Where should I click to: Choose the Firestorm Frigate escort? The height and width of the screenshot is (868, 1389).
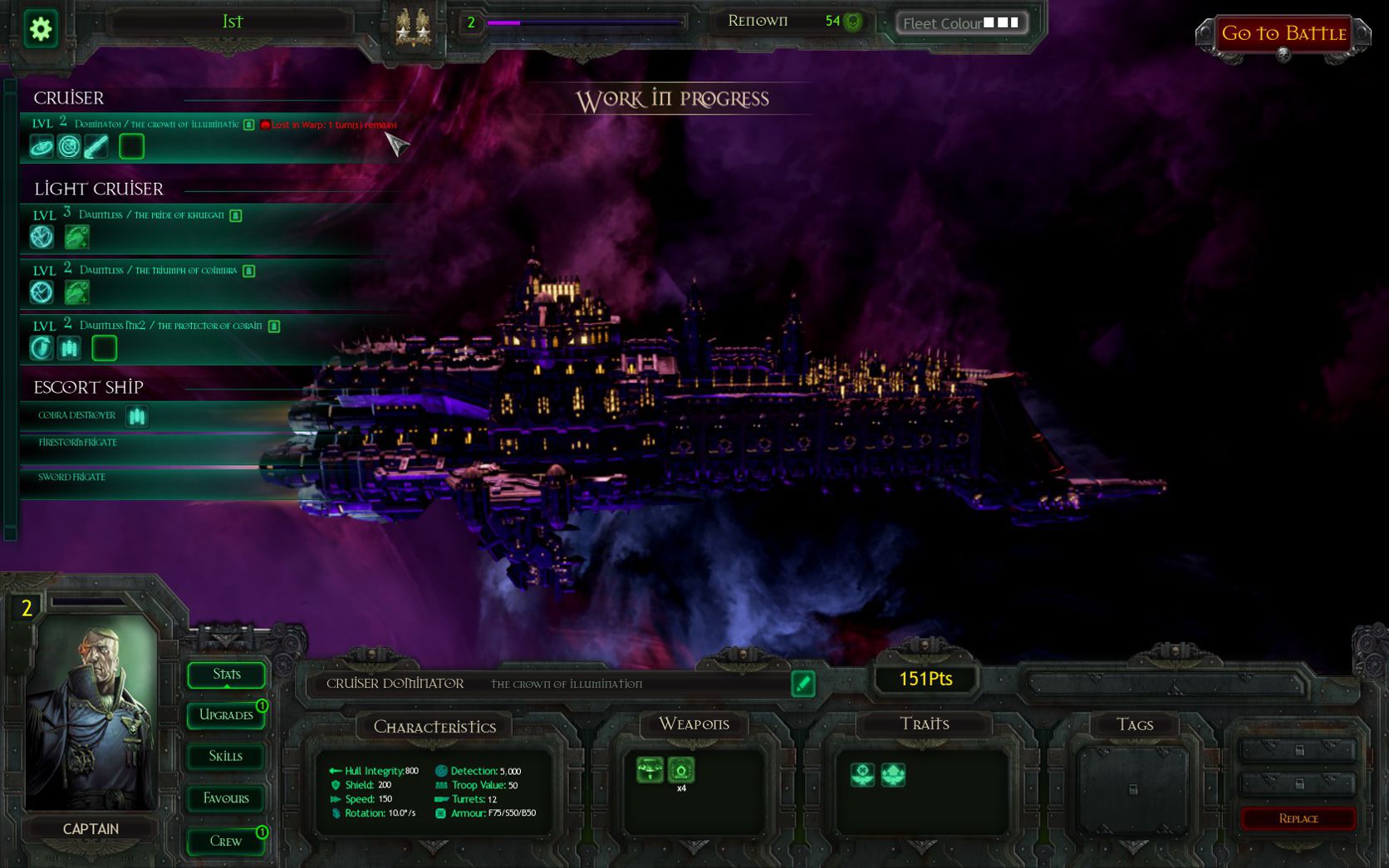tap(77, 443)
